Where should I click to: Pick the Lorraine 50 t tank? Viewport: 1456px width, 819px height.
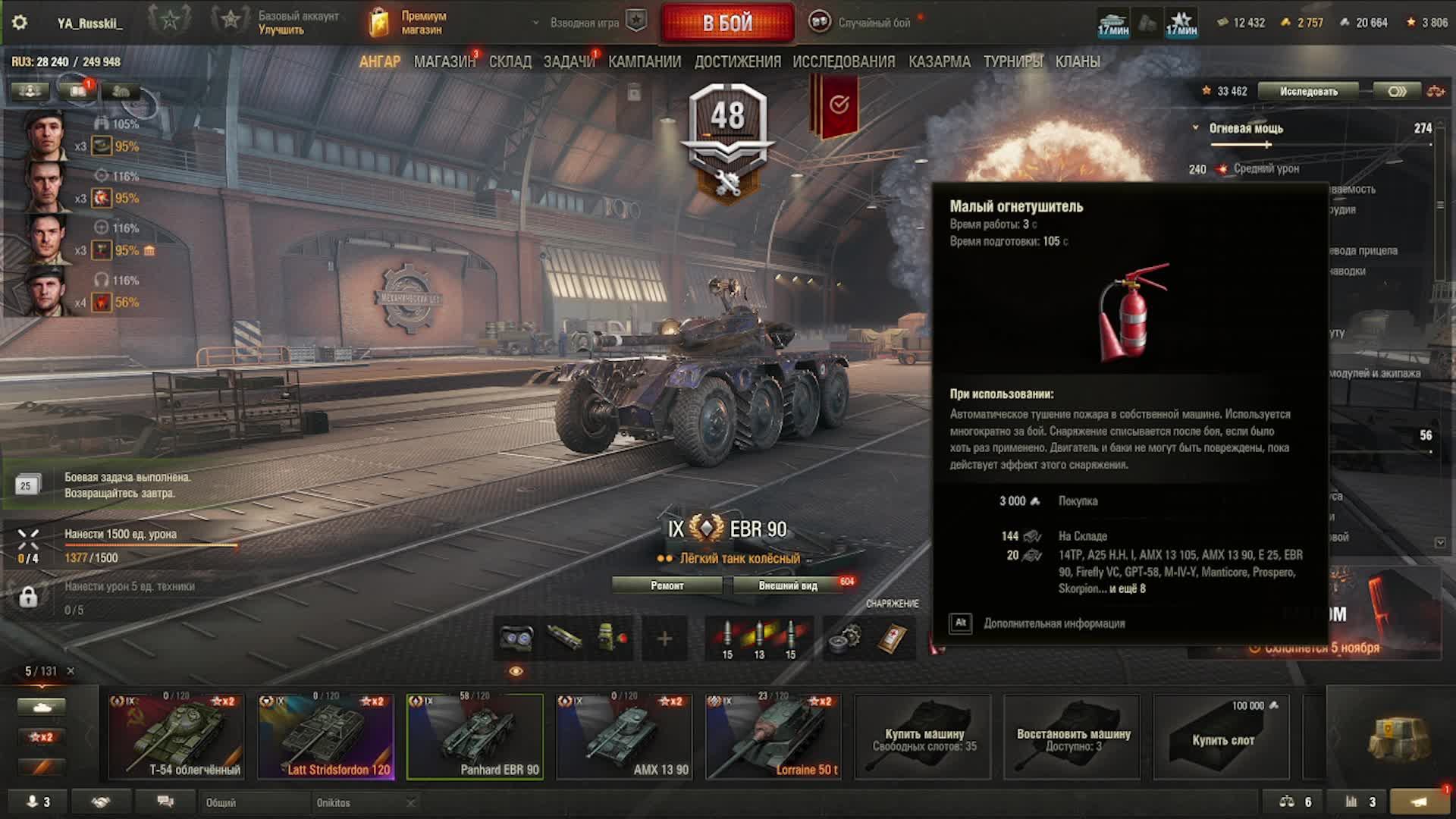click(773, 736)
